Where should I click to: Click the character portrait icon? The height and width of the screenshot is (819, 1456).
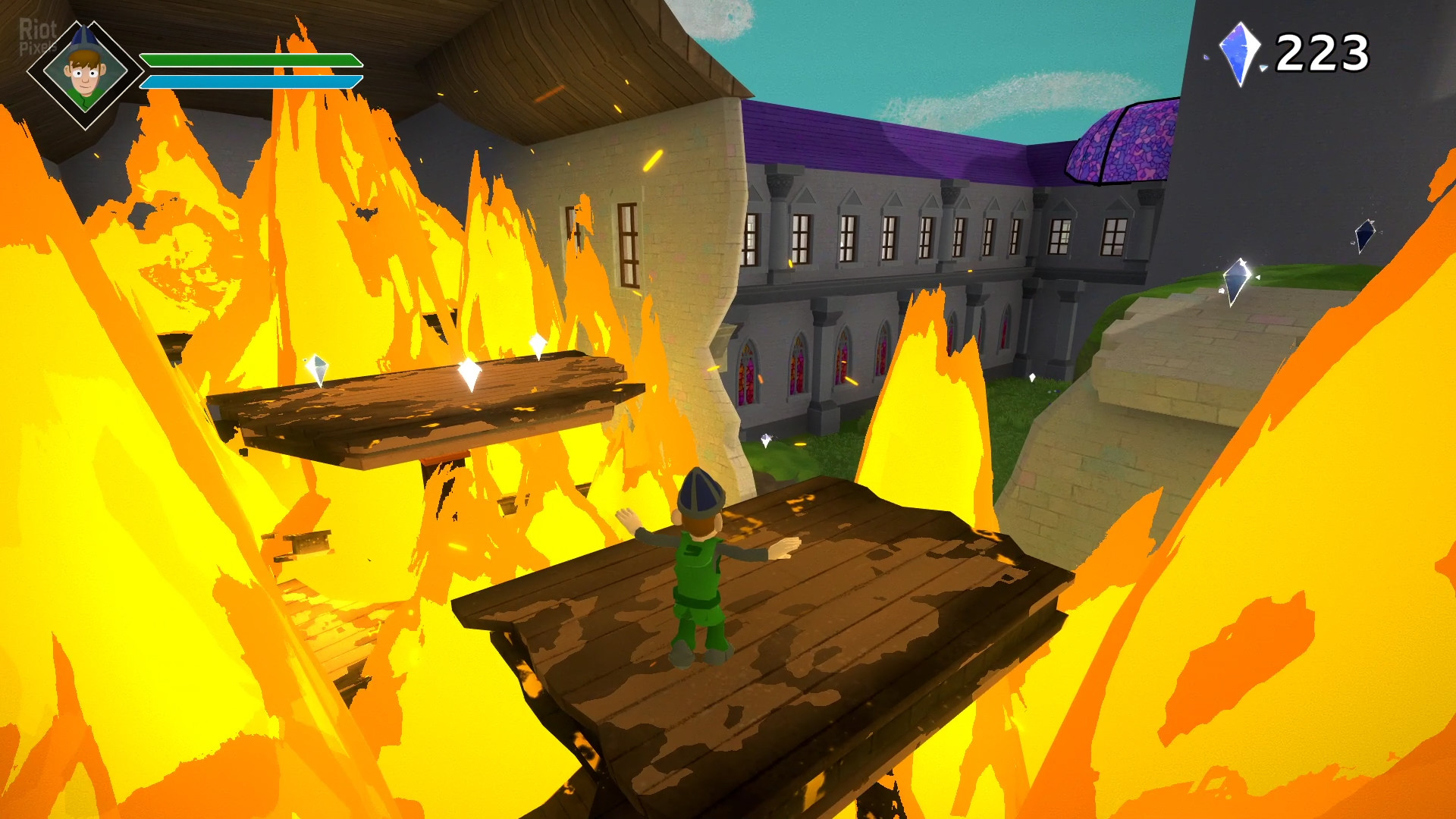(85, 74)
